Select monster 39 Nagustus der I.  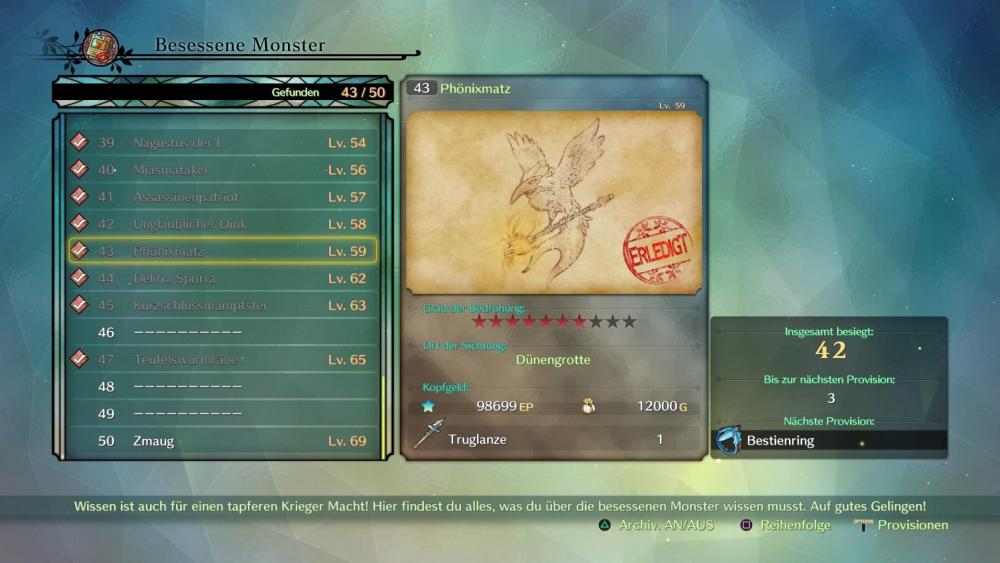(x=222, y=143)
